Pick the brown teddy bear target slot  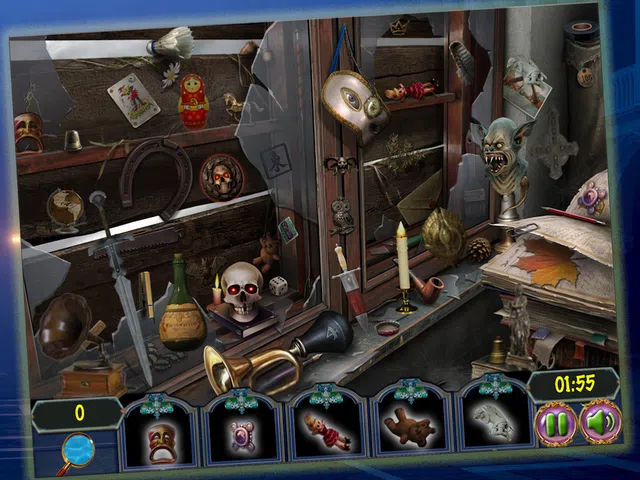click(411, 430)
